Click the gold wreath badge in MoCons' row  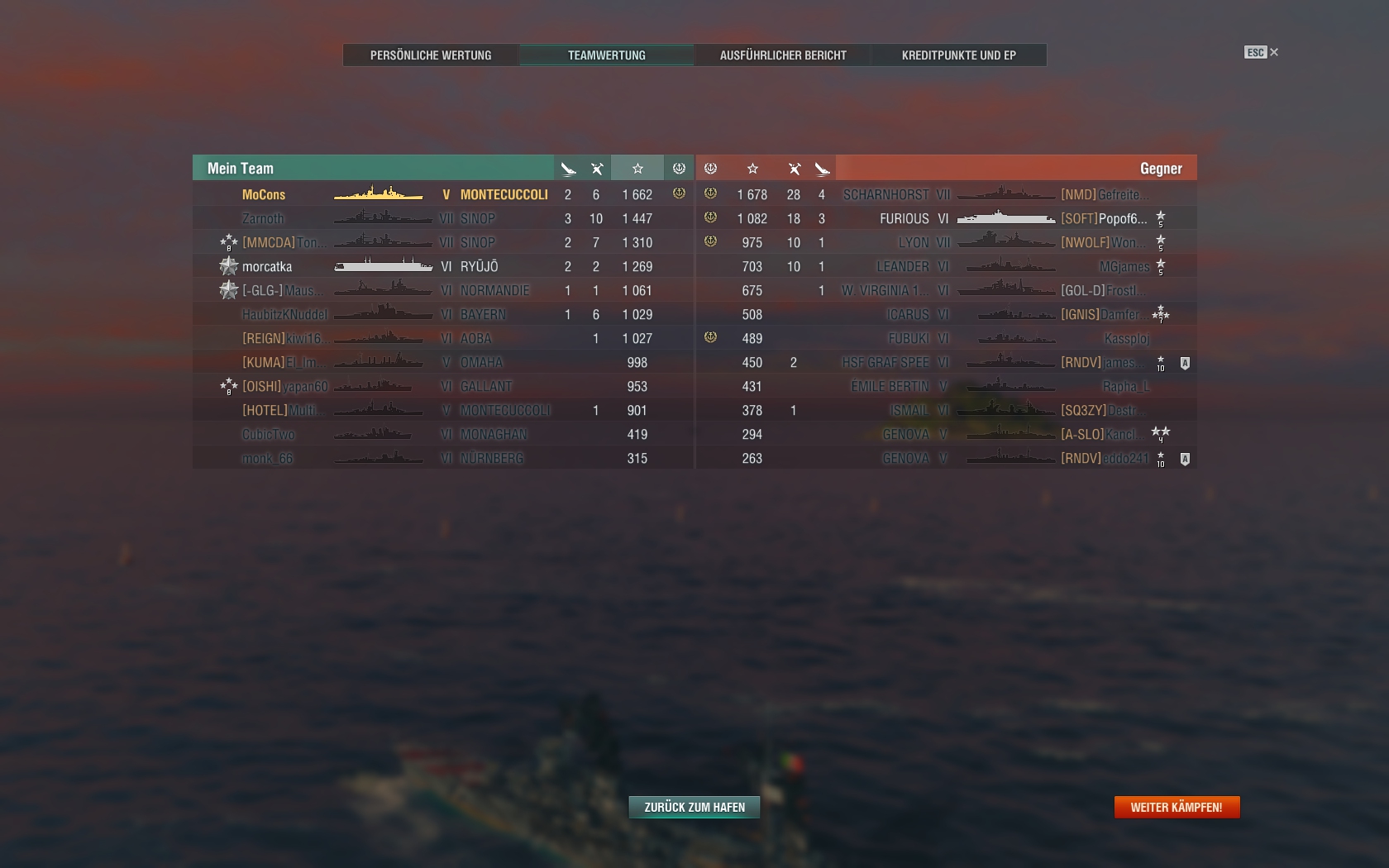[679, 194]
